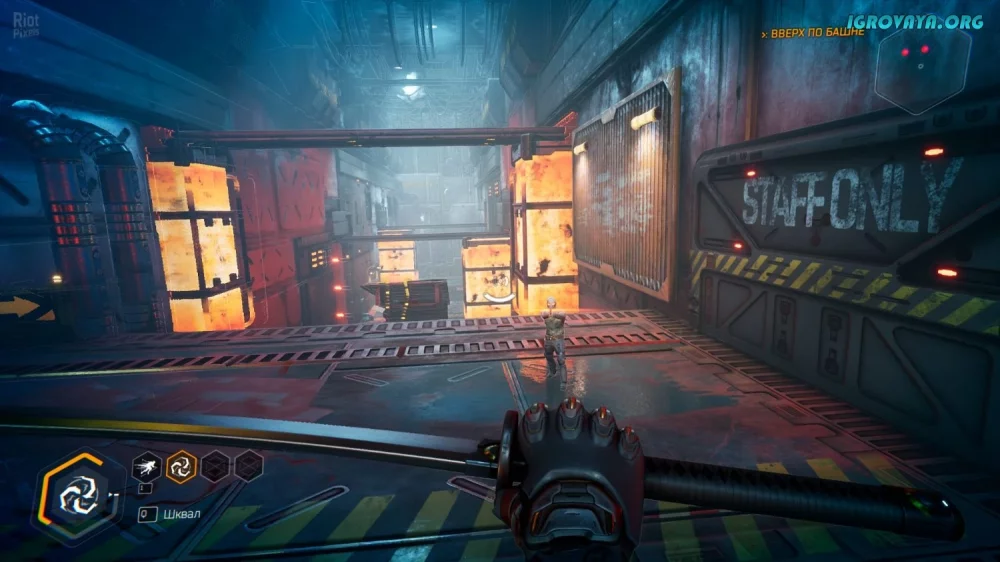Choose the small orange-outlined swirl icon in the ability row
Screen dimensions: 1000x562
[181, 466]
